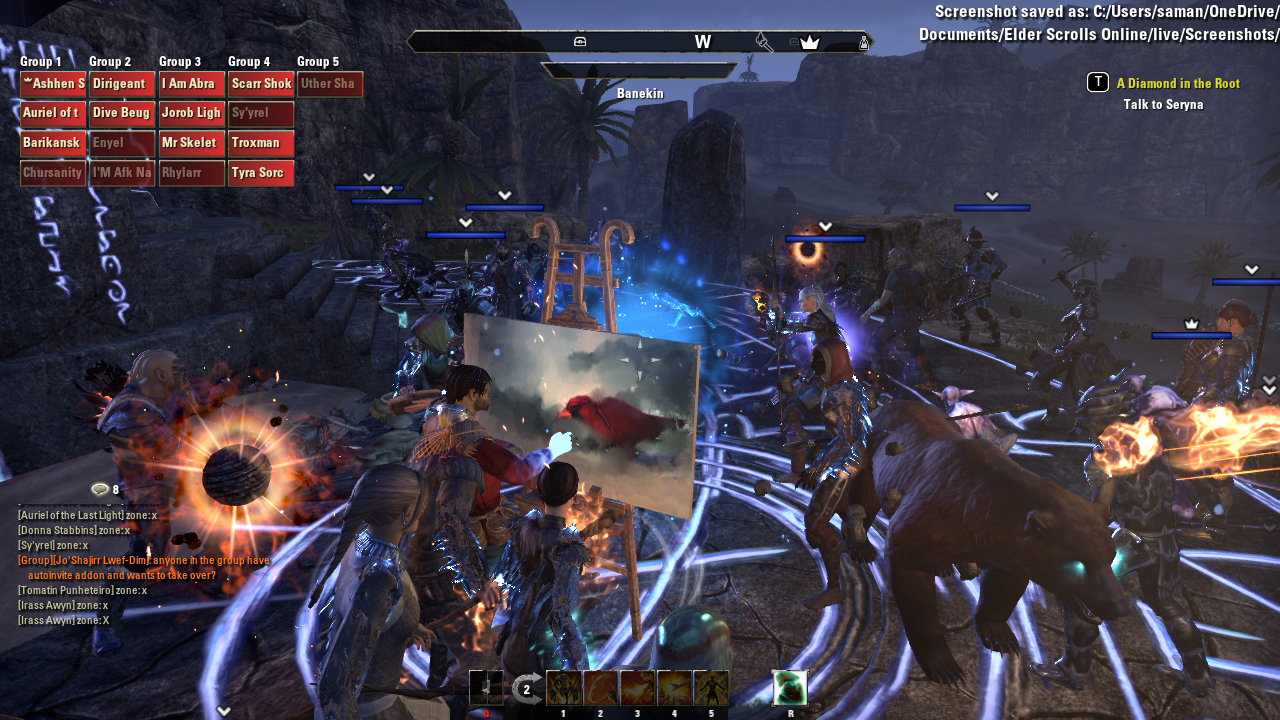Click the Q quickslot item icon
This screenshot has height=720, width=1280.
pos(487,688)
